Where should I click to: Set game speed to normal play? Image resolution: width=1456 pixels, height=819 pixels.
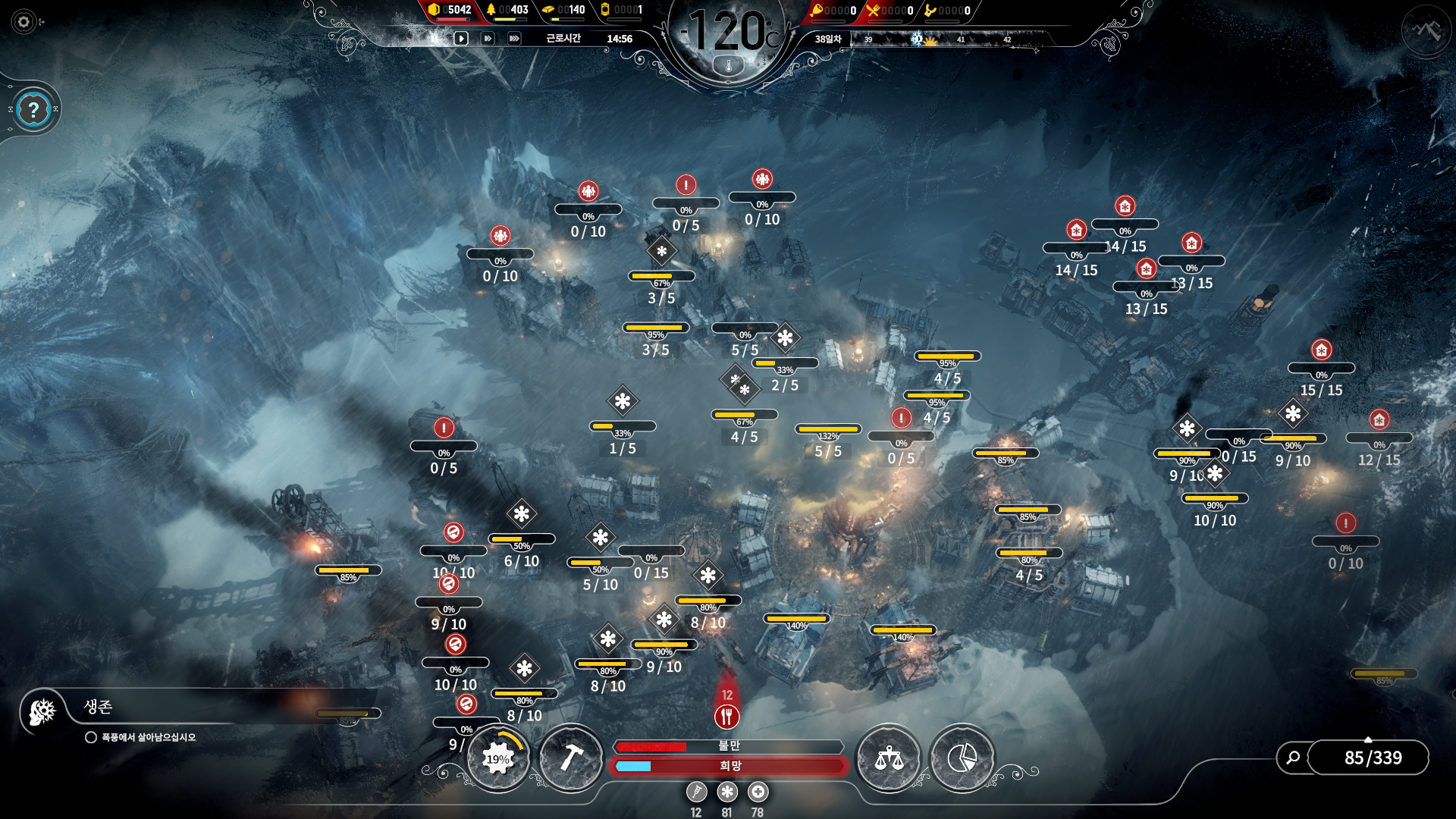click(x=461, y=38)
